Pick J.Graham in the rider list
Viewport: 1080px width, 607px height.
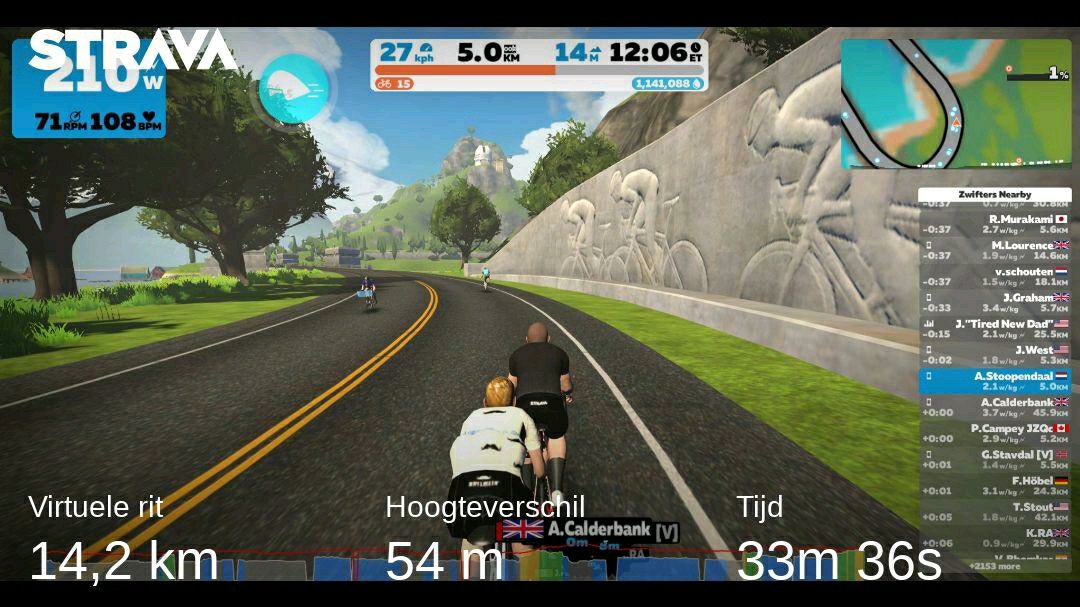click(x=994, y=302)
